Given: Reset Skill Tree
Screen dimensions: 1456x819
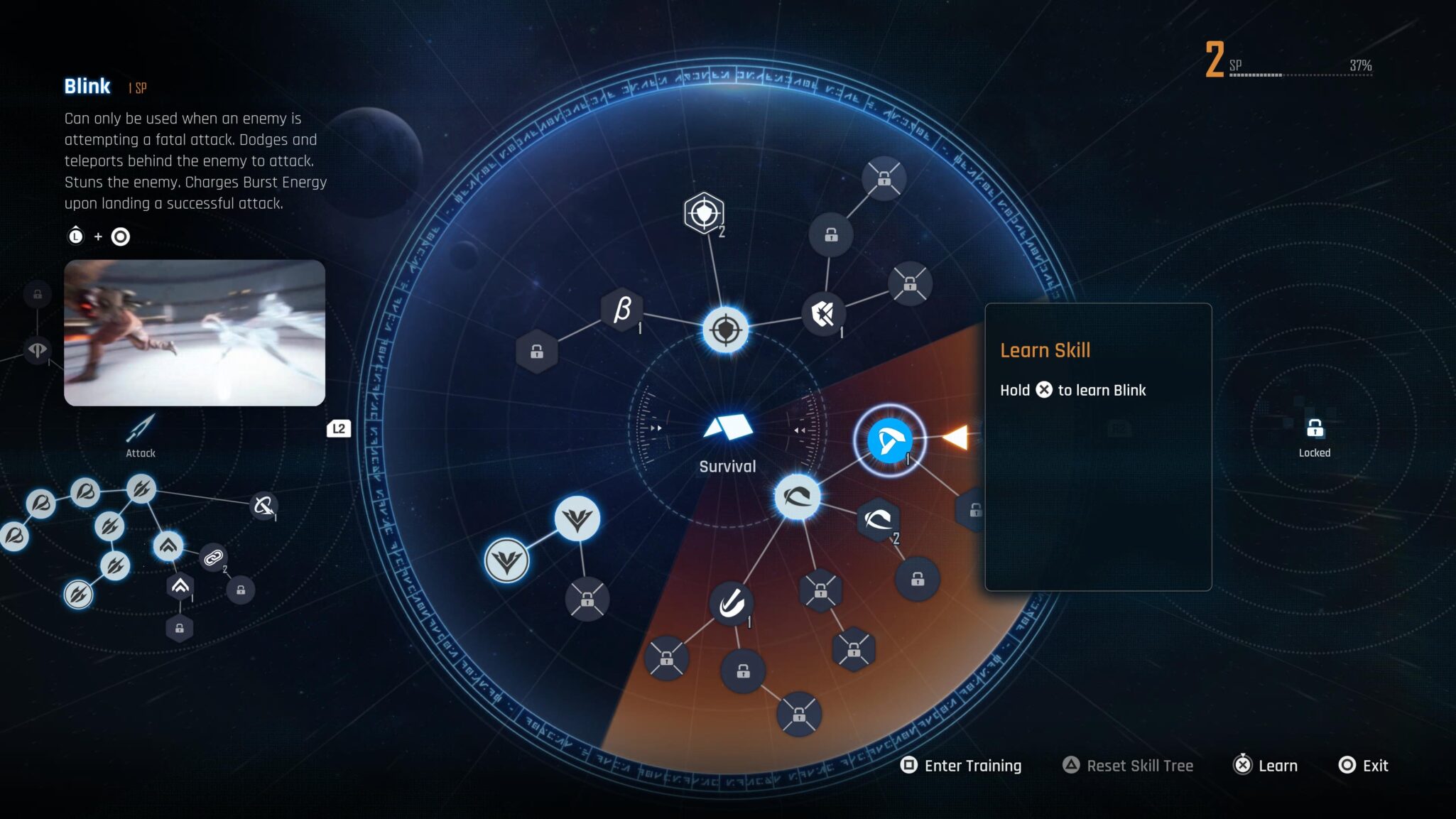Looking at the screenshot, I should pos(1128,766).
